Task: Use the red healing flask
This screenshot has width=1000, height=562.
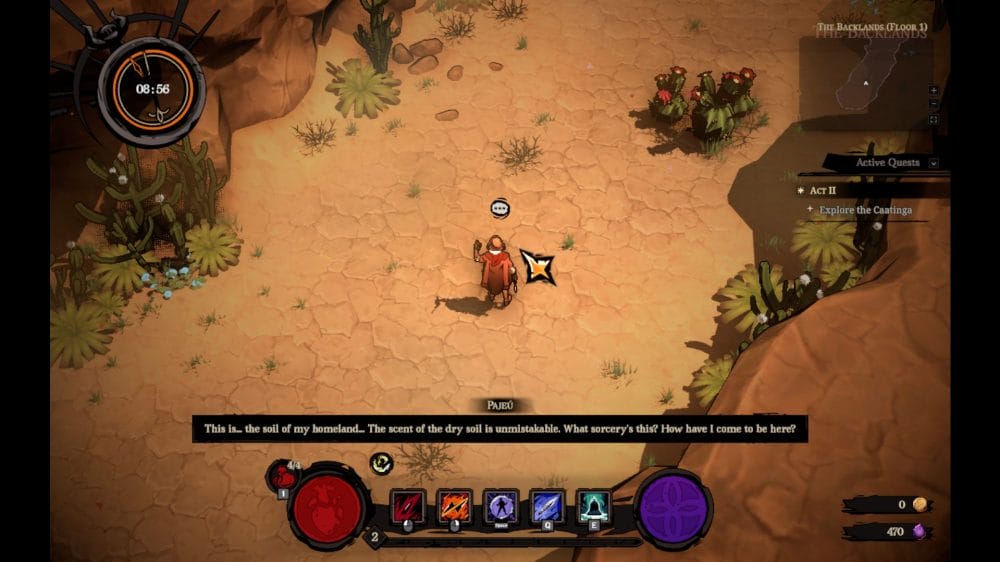Action: click(282, 476)
